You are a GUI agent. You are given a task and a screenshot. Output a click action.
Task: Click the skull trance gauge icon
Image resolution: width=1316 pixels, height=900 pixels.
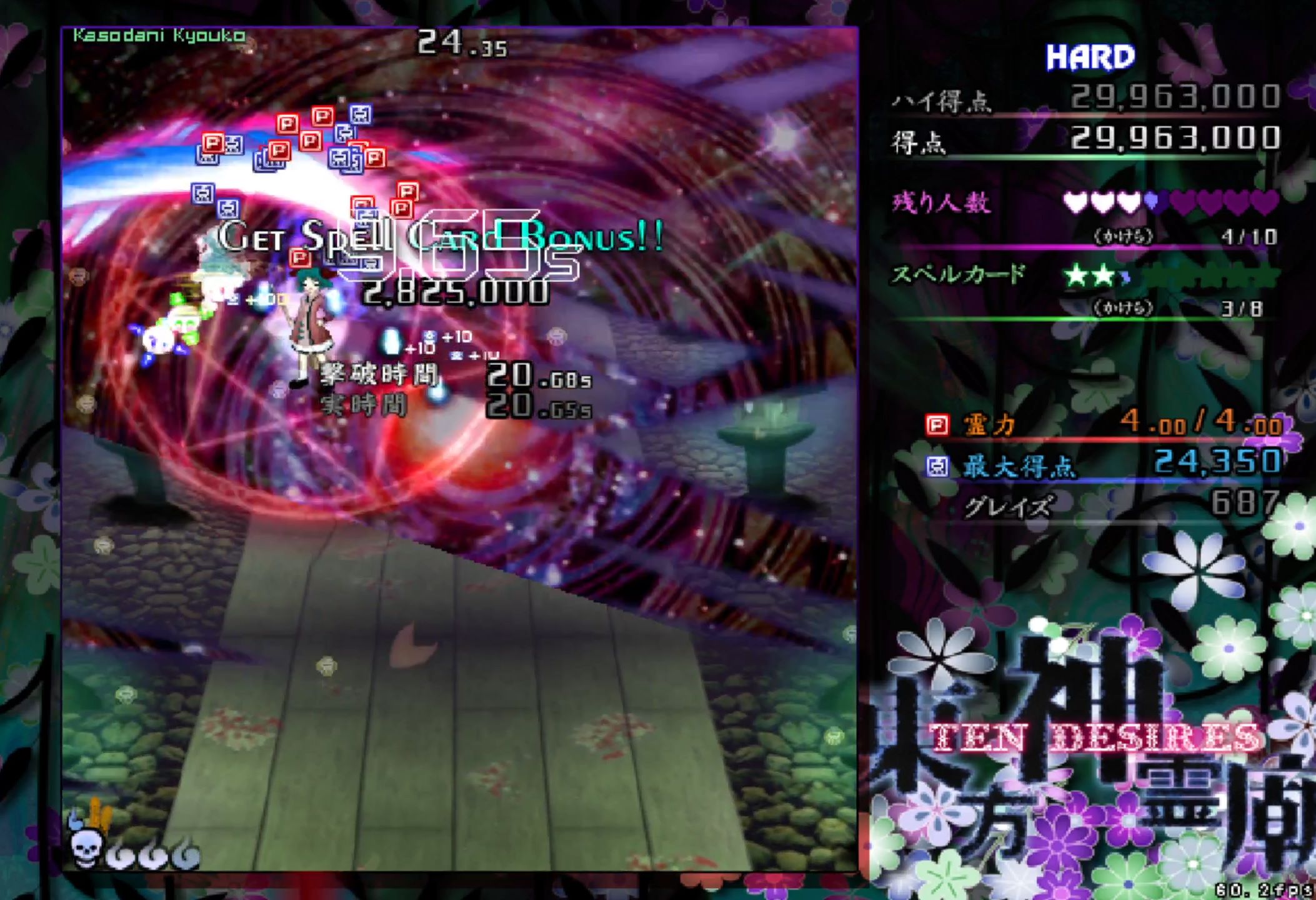(x=85, y=847)
